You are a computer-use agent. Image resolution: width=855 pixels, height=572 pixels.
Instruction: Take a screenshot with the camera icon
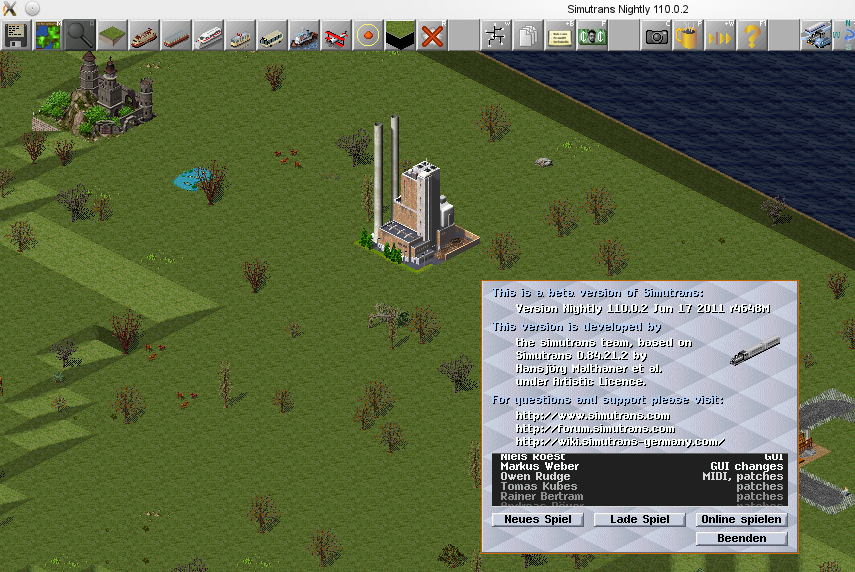coord(656,36)
